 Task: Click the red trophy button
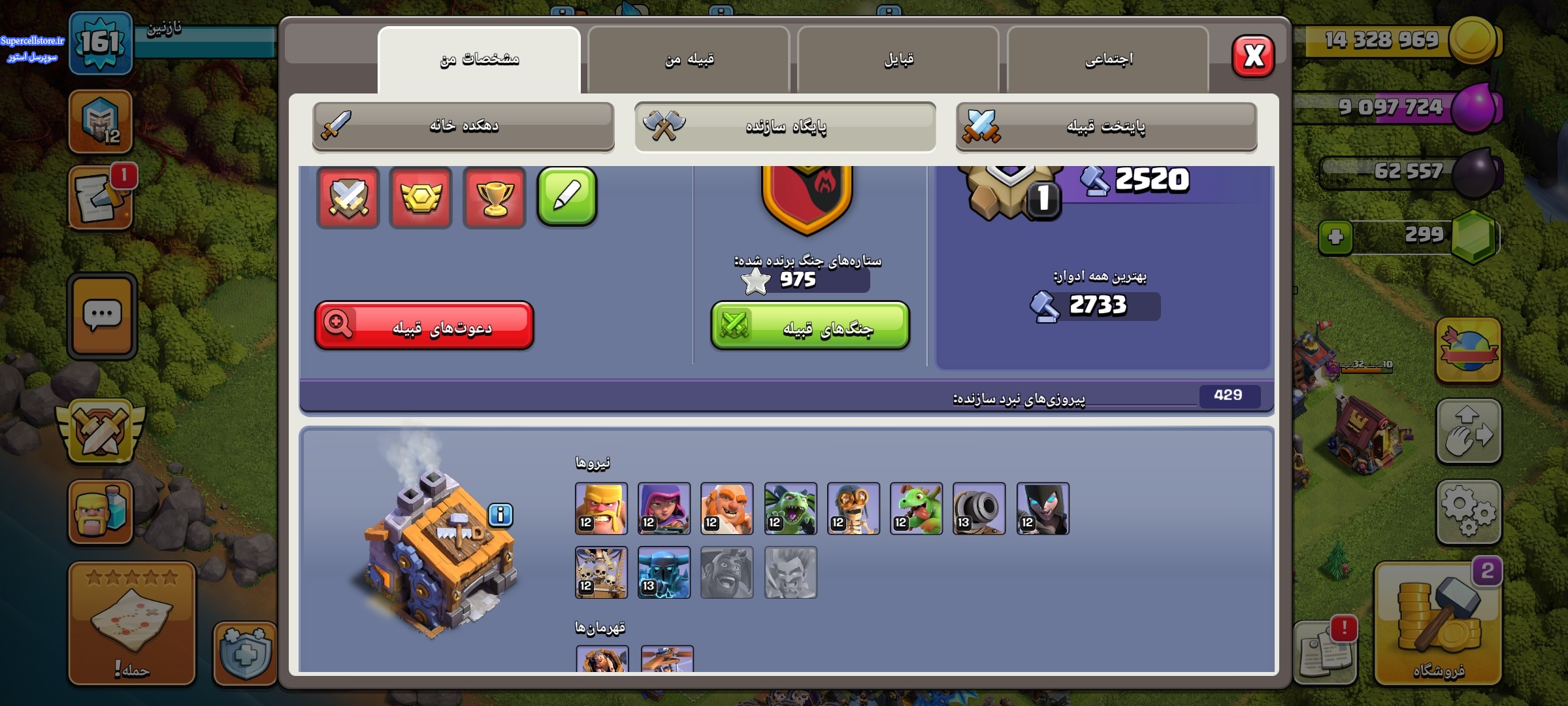coord(494,197)
